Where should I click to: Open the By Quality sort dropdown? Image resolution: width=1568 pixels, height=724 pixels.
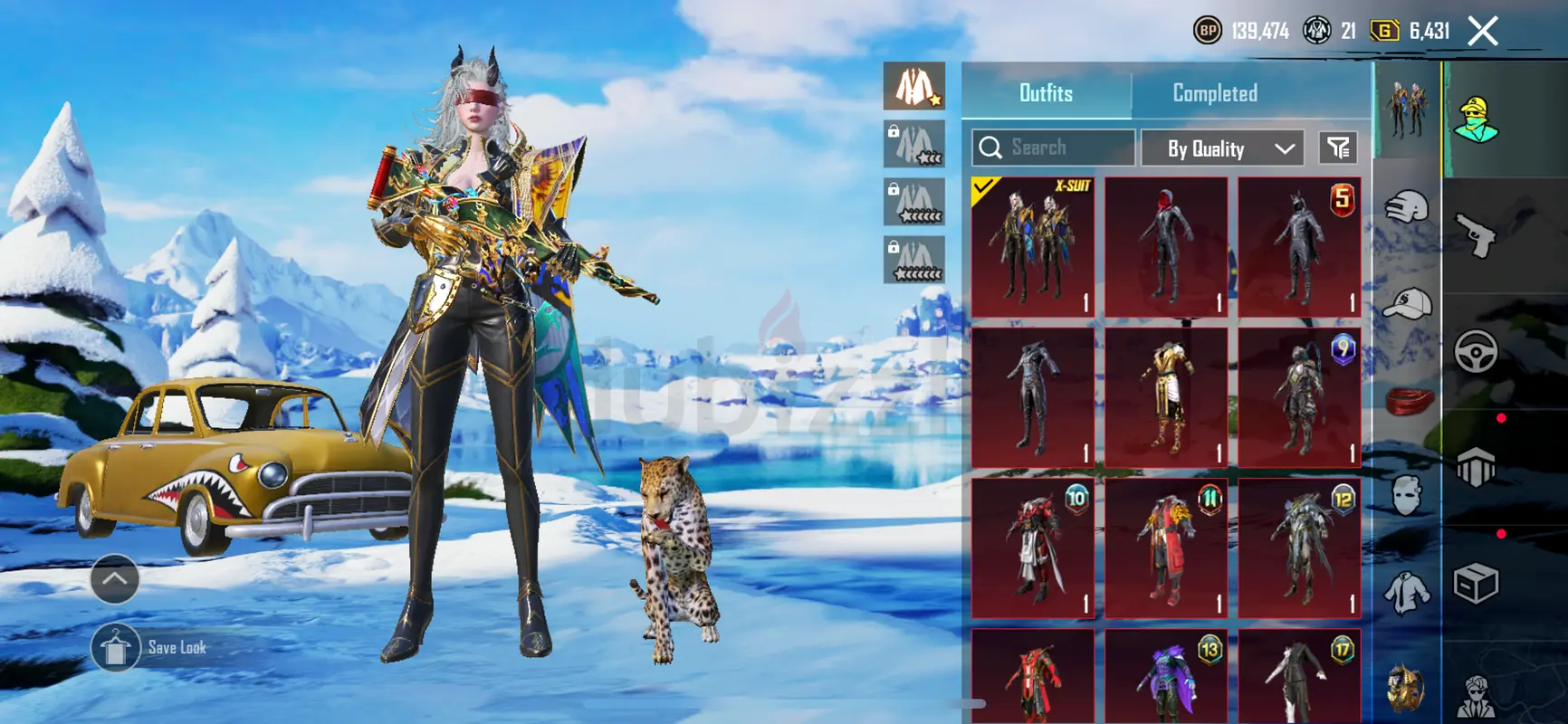pos(1222,148)
